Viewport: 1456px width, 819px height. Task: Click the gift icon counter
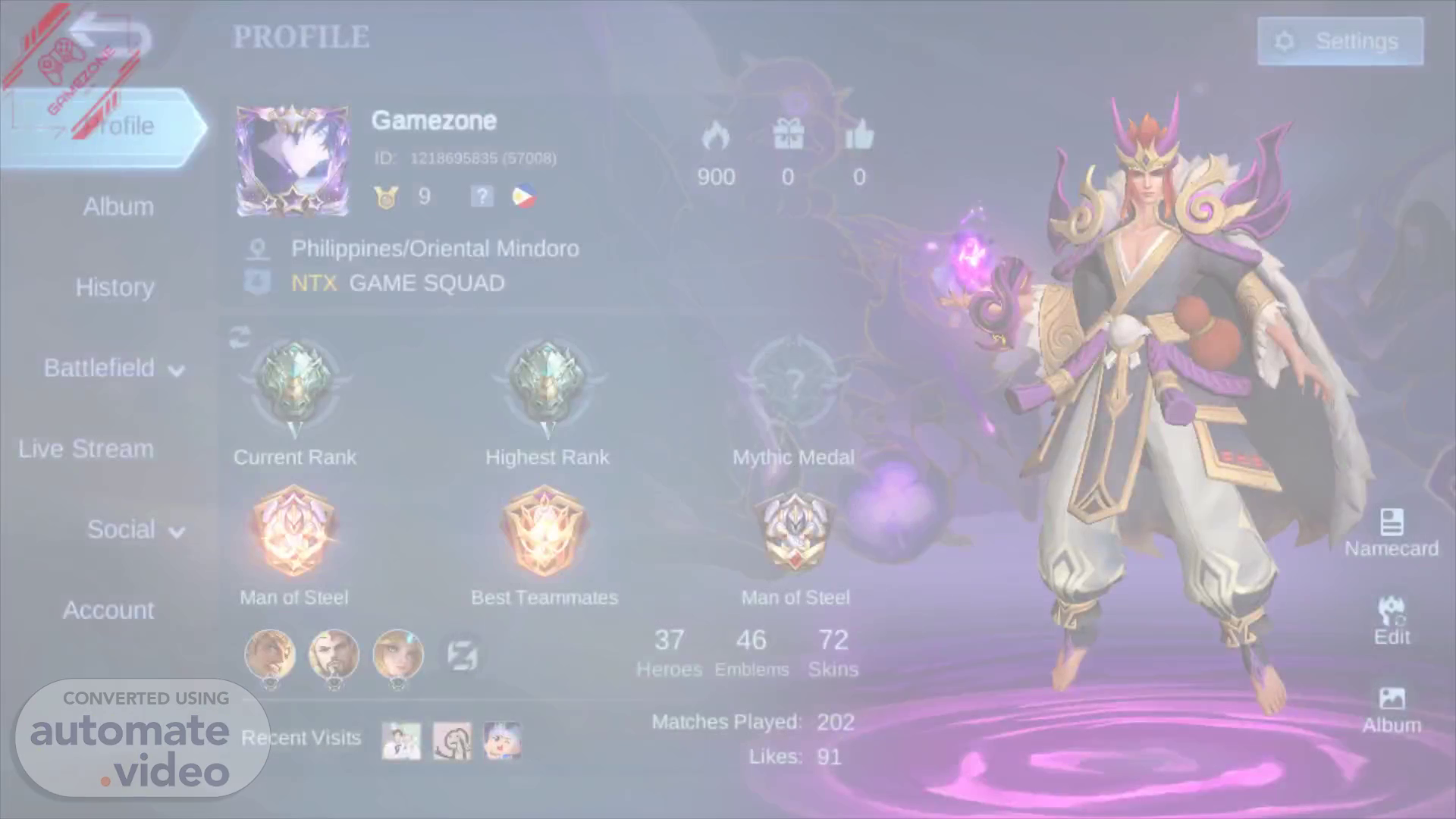788,136
